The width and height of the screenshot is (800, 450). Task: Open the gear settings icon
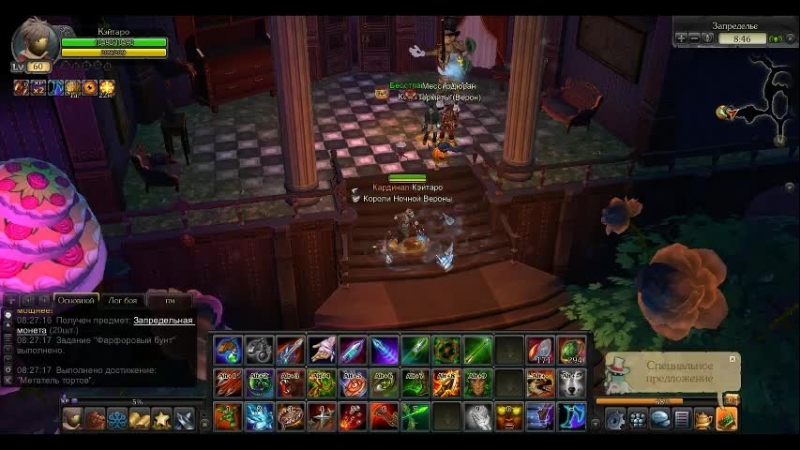[x=613, y=419]
